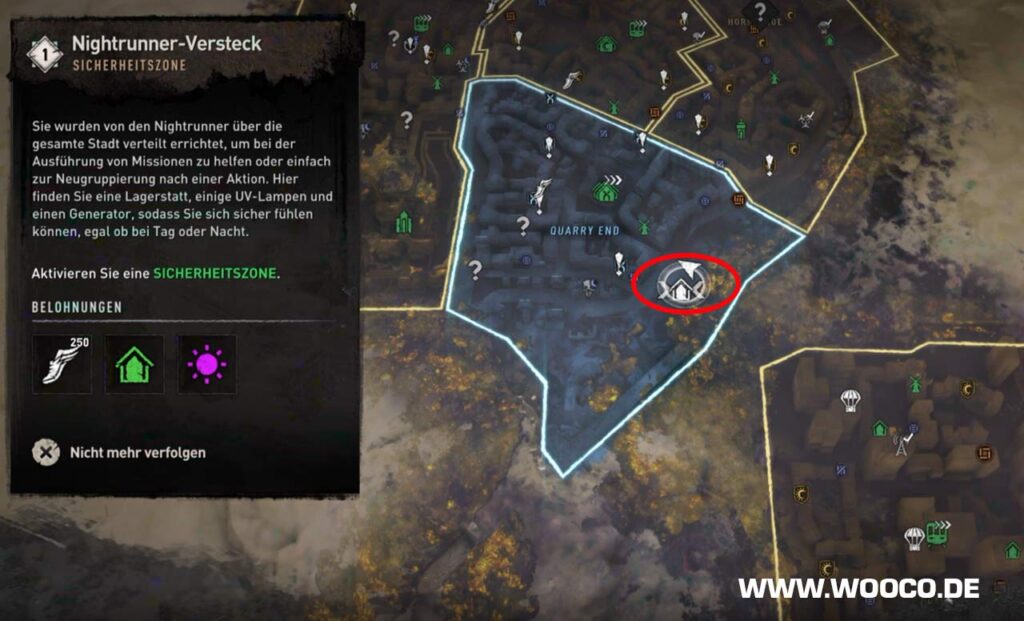The width and height of the screenshot is (1024, 621).
Task: Click the orange spiral marker on blue zone border
Action: click(x=739, y=199)
